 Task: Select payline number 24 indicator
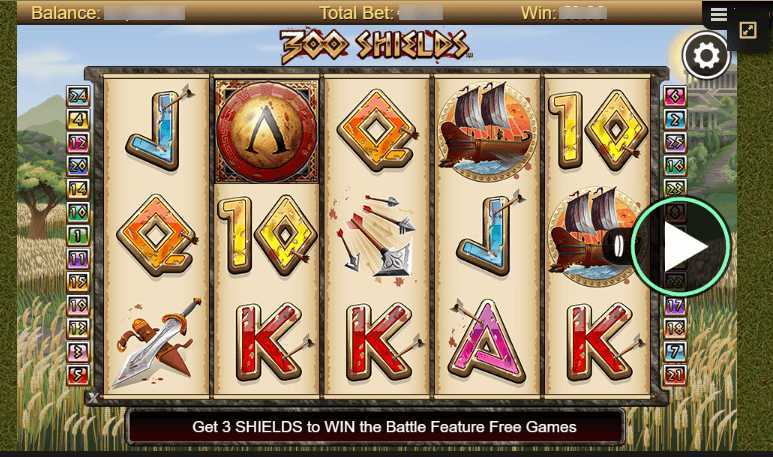(78, 96)
